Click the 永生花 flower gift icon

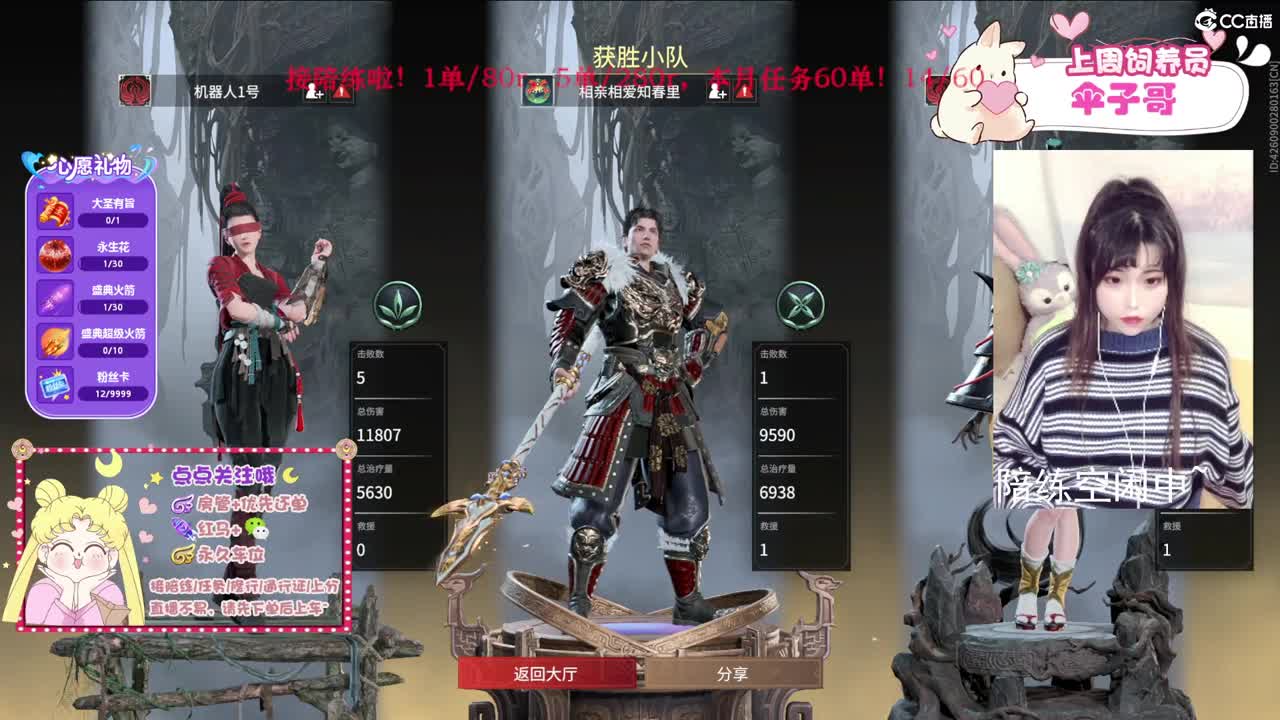coord(53,255)
